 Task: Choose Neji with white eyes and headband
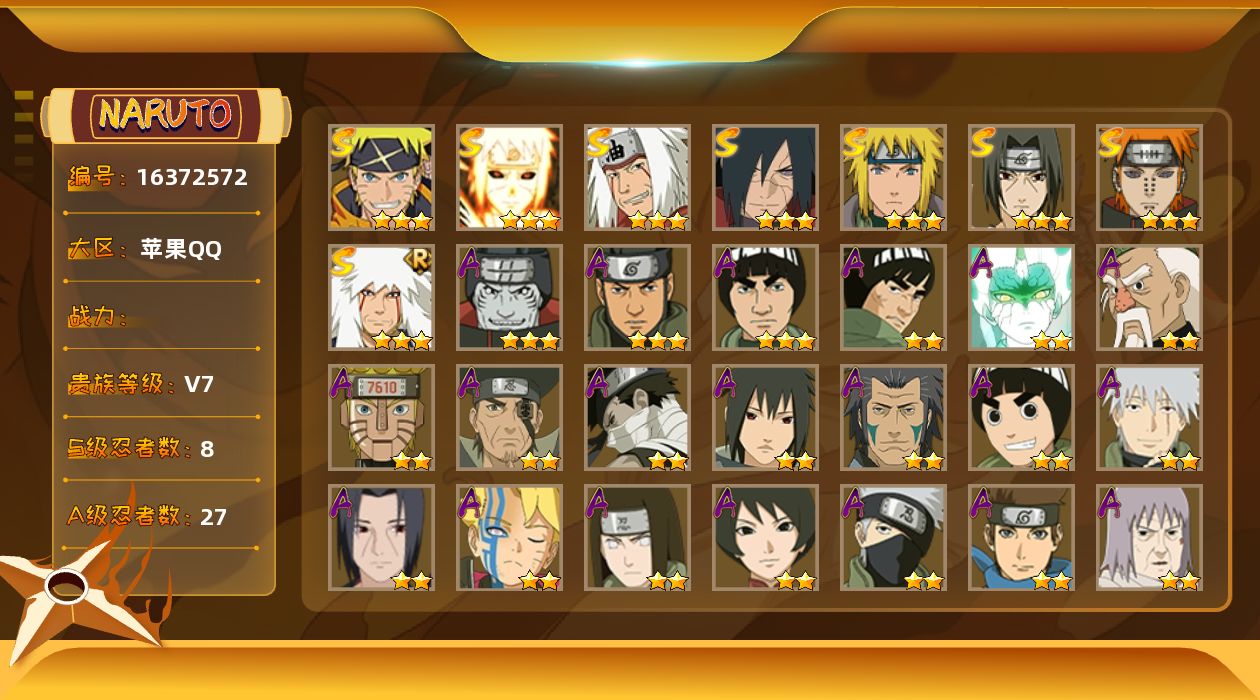pos(637,538)
